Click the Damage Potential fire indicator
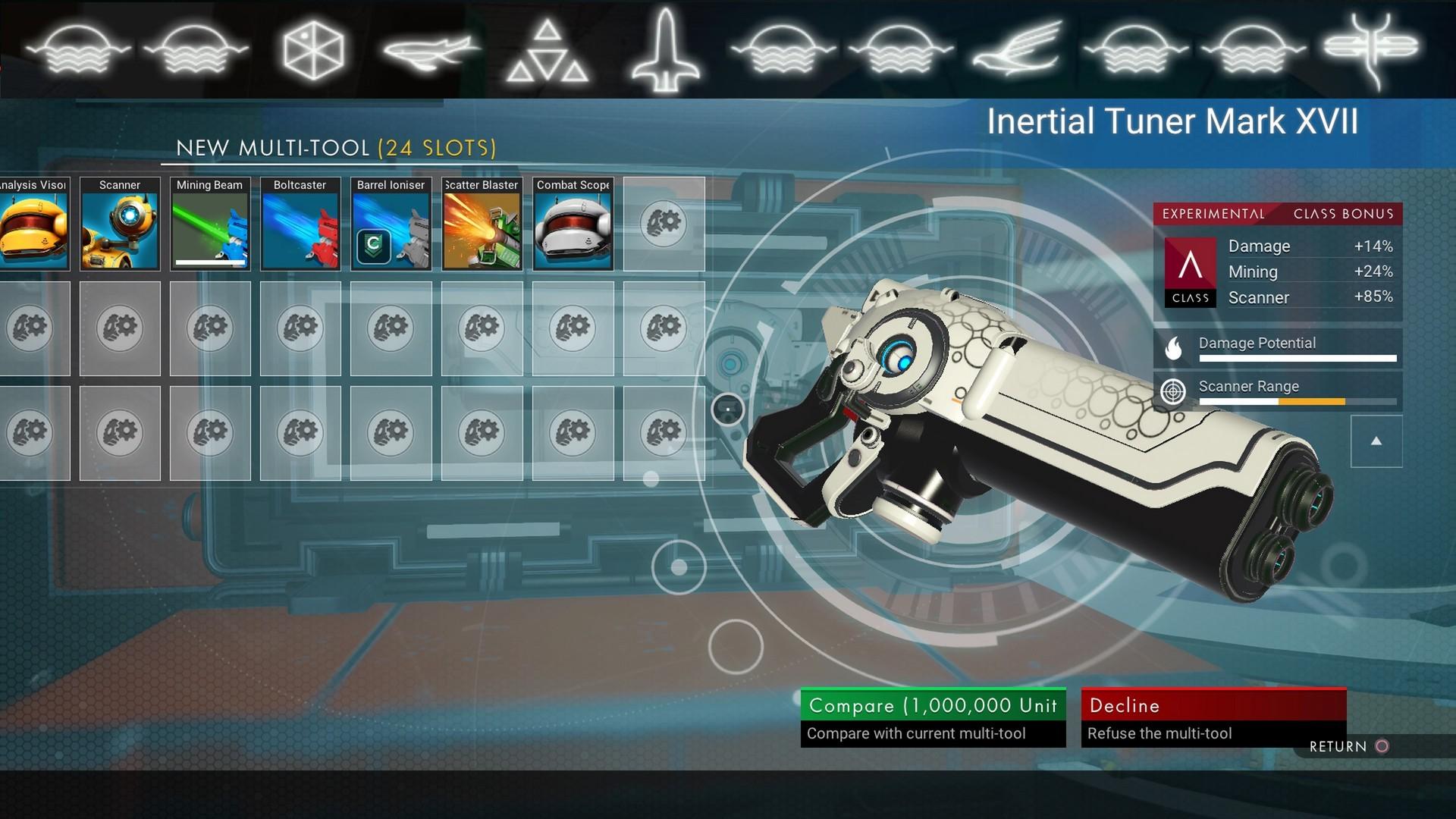 (x=1172, y=349)
